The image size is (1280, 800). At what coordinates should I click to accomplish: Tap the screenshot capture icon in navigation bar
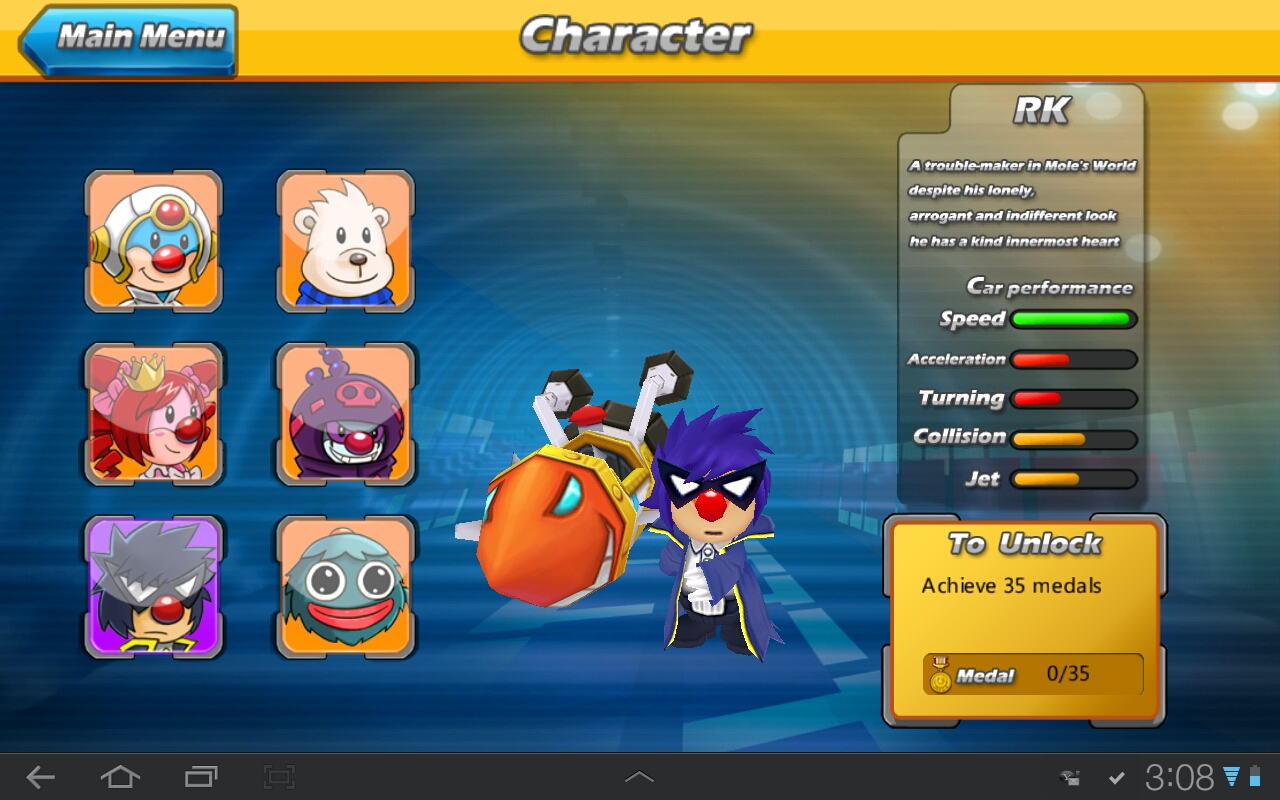coord(279,777)
